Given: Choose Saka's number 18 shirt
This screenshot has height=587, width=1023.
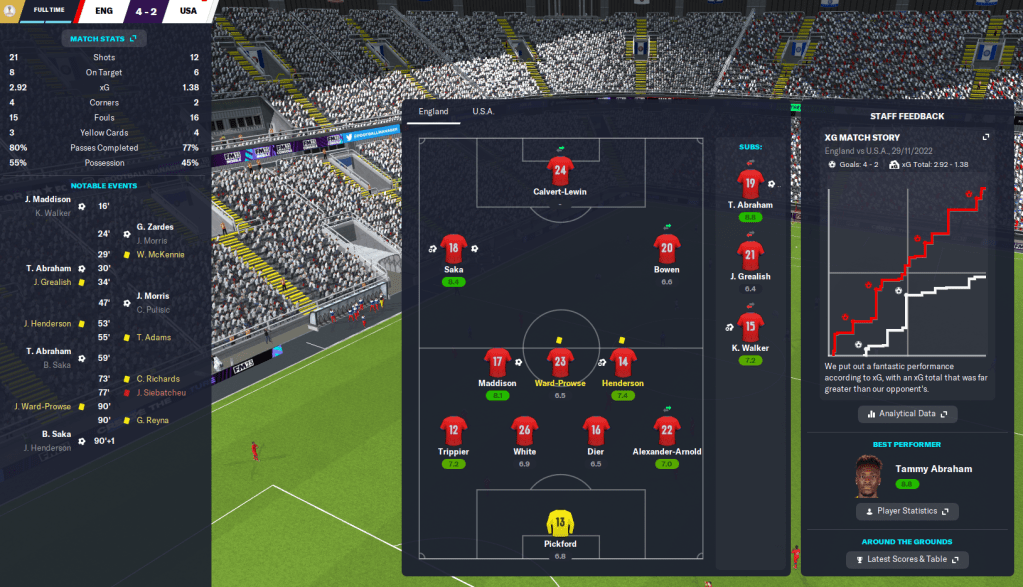Looking at the screenshot, I should click(454, 249).
